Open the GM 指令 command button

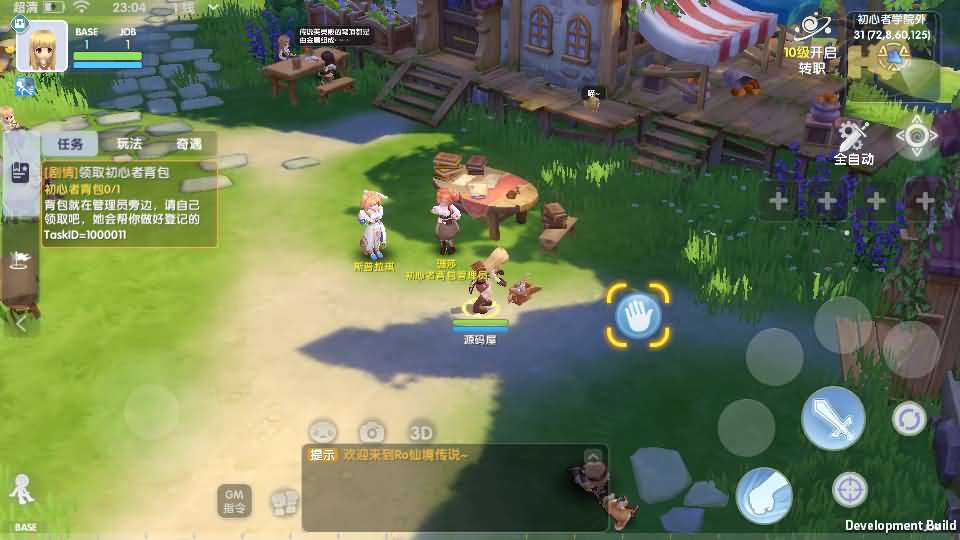(x=234, y=500)
